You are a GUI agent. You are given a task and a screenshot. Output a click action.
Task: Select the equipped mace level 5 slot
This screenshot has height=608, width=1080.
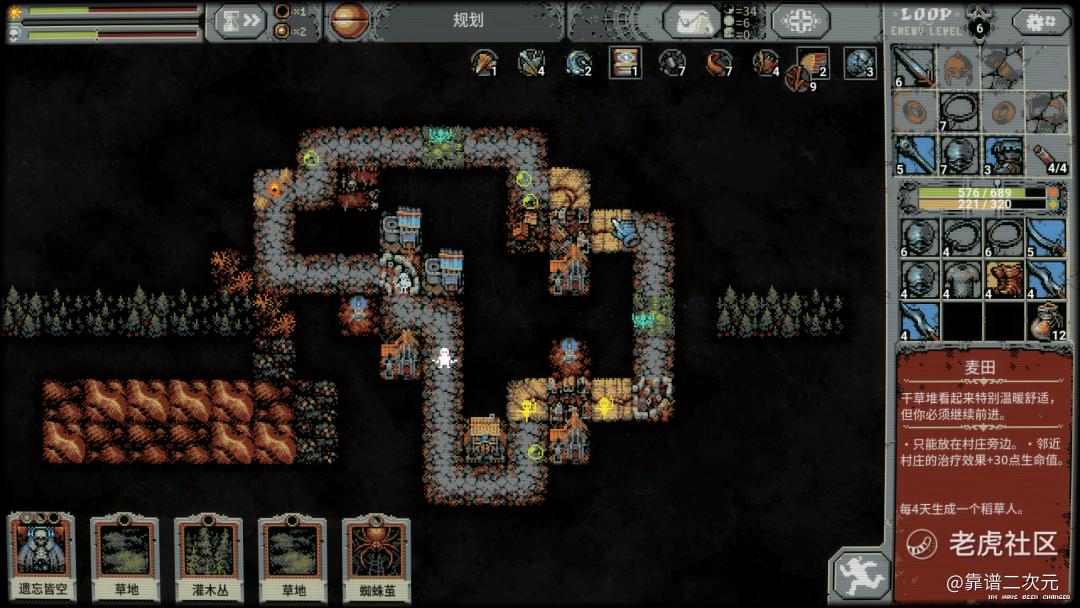[913, 155]
